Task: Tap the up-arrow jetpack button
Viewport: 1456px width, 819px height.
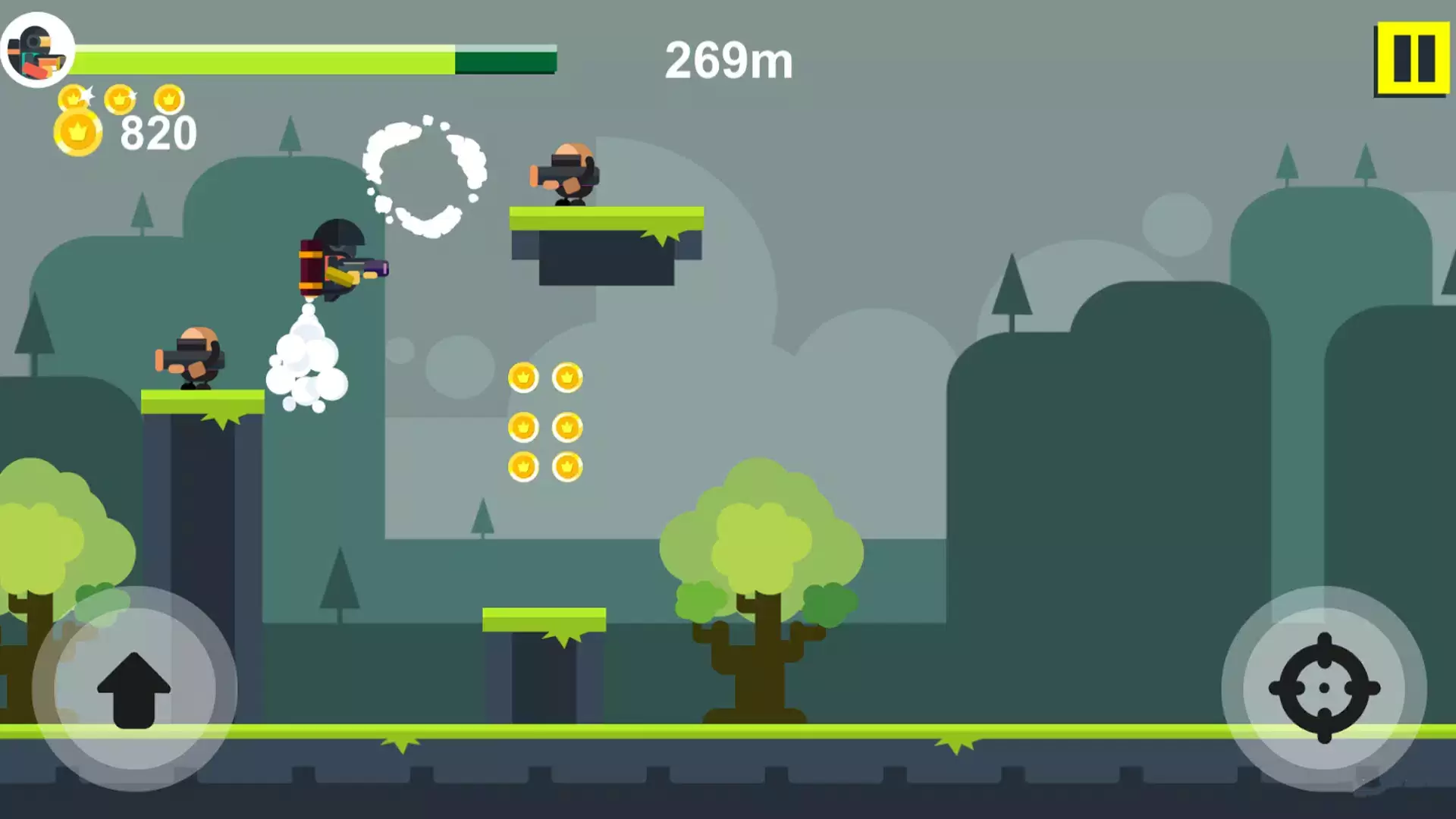Action: point(134,689)
